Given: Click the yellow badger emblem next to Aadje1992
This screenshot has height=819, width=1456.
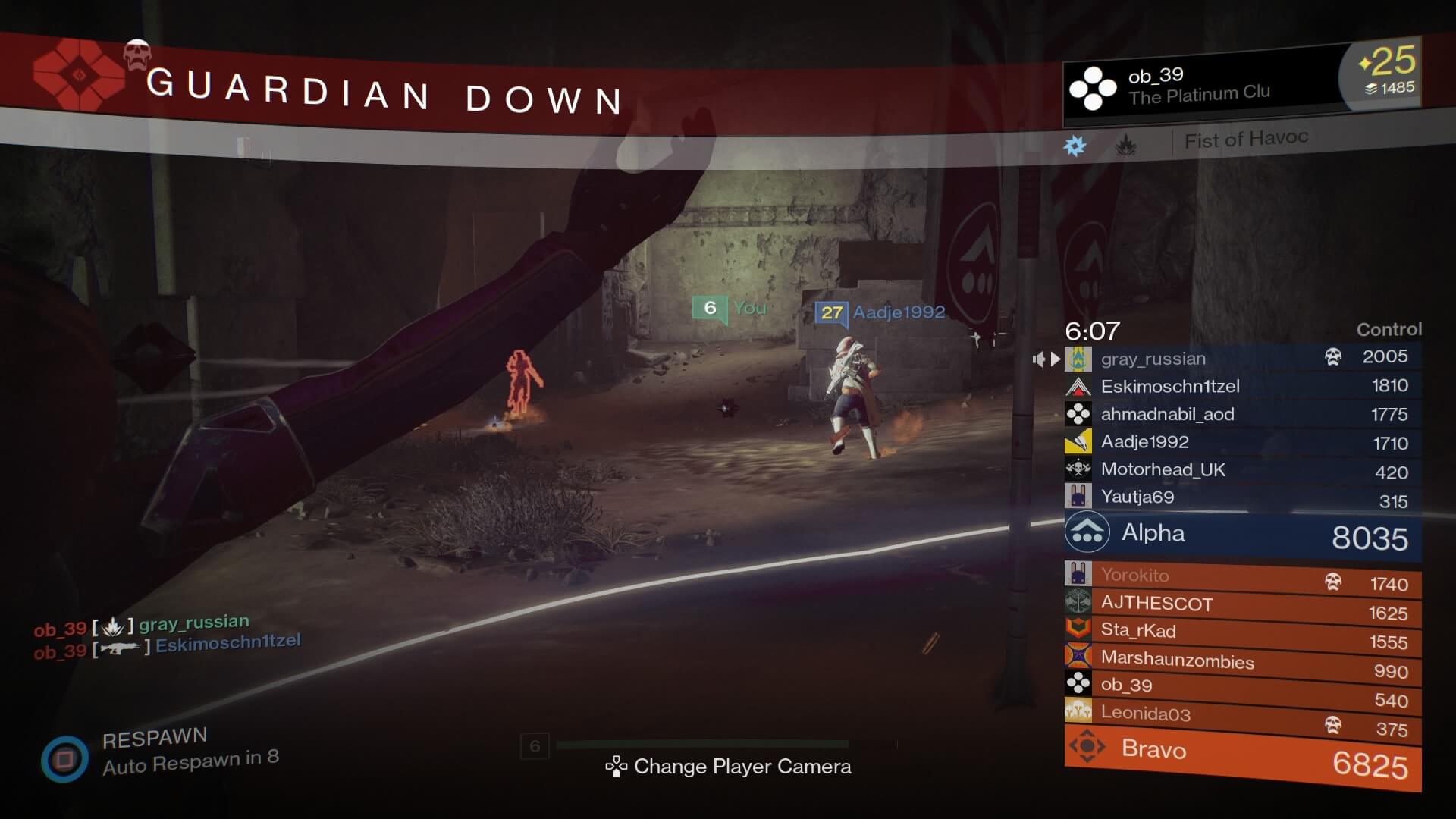Looking at the screenshot, I should pyautogui.click(x=1078, y=441).
